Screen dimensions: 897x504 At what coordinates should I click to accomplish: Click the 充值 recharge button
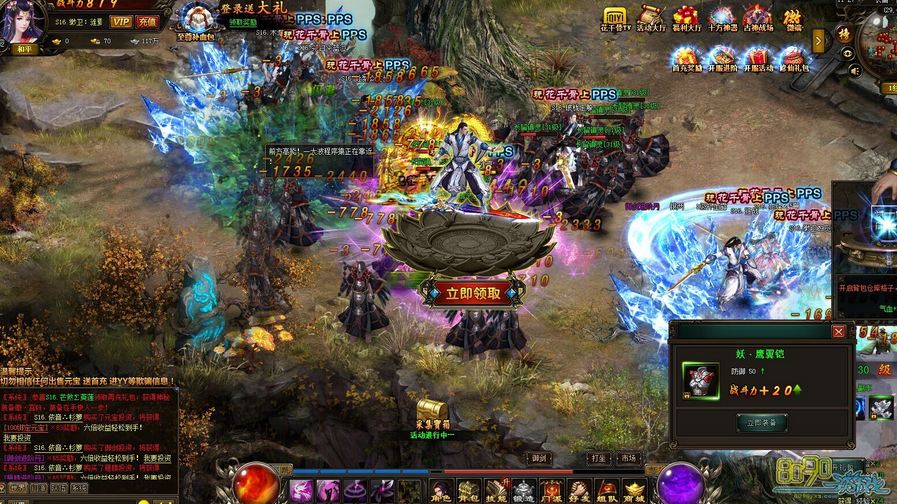point(148,21)
